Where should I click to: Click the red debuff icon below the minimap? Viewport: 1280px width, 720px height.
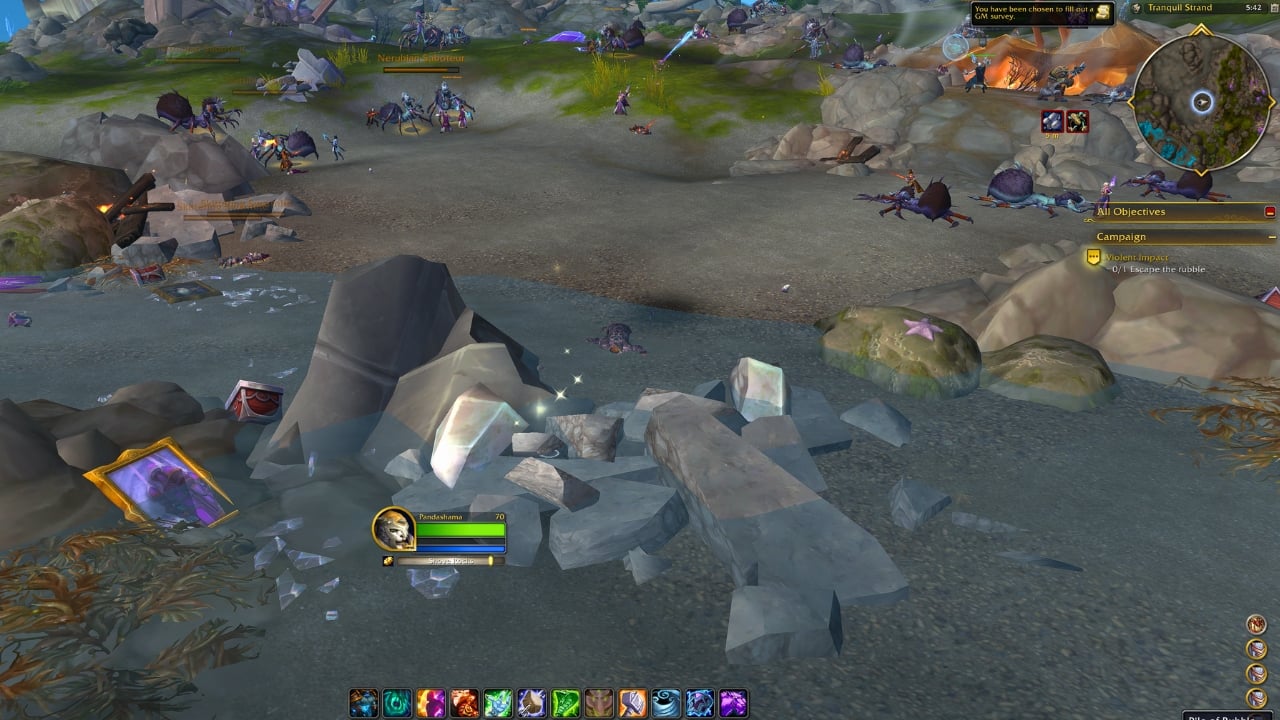tap(1080, 120)
